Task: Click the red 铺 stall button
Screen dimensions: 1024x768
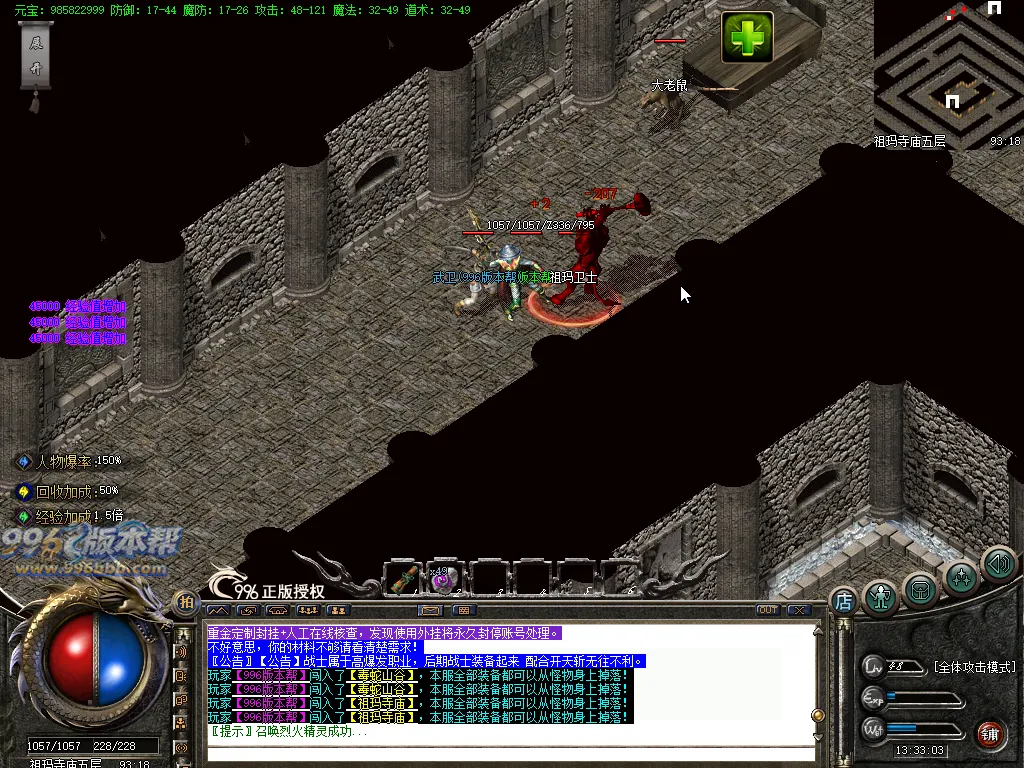Action: coord(989,734)
